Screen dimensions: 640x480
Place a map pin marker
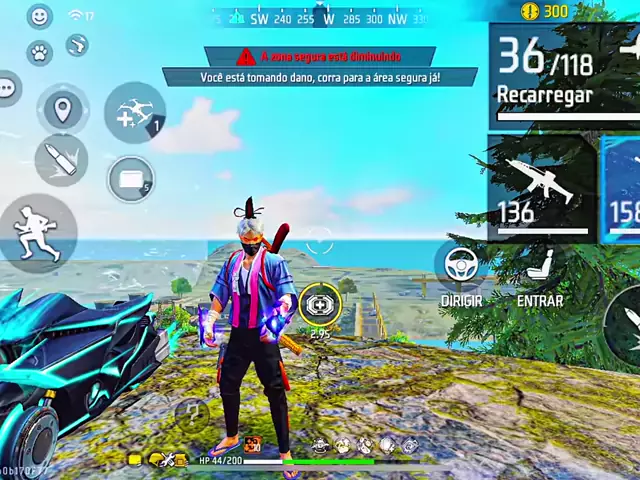coord(63,109)
